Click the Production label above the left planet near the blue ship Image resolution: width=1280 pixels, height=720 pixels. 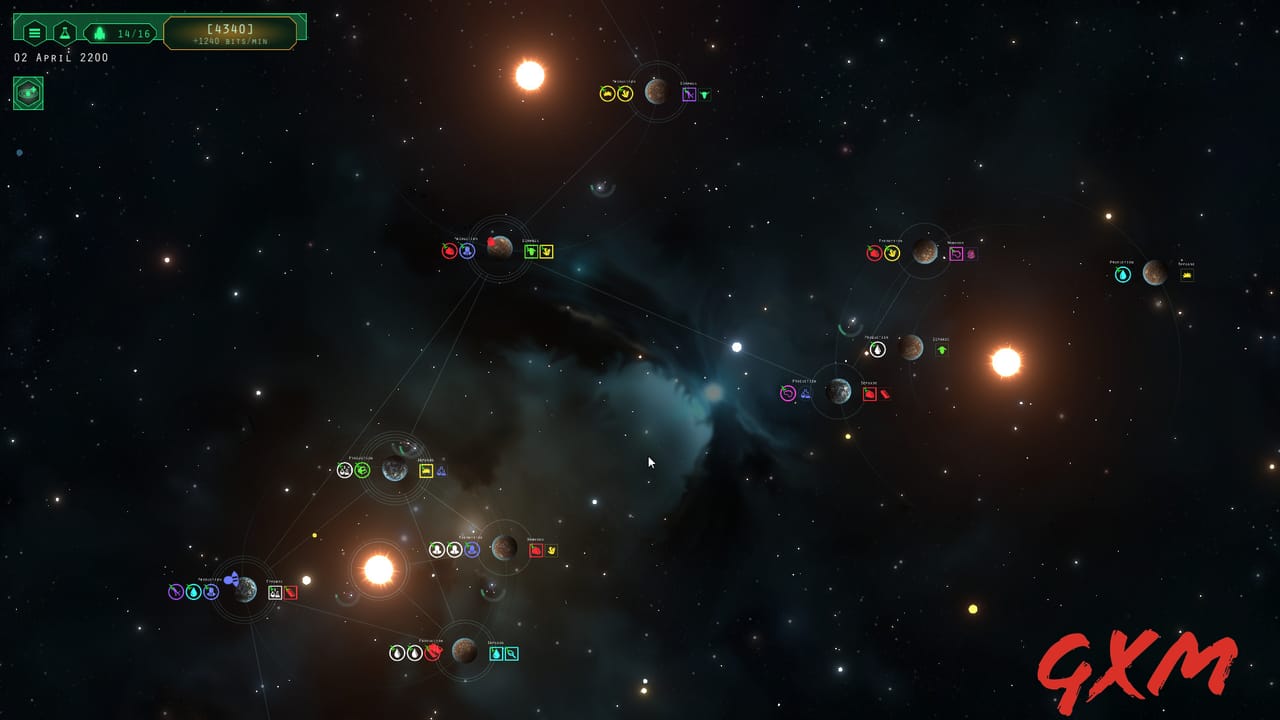[x=209, y=579]
